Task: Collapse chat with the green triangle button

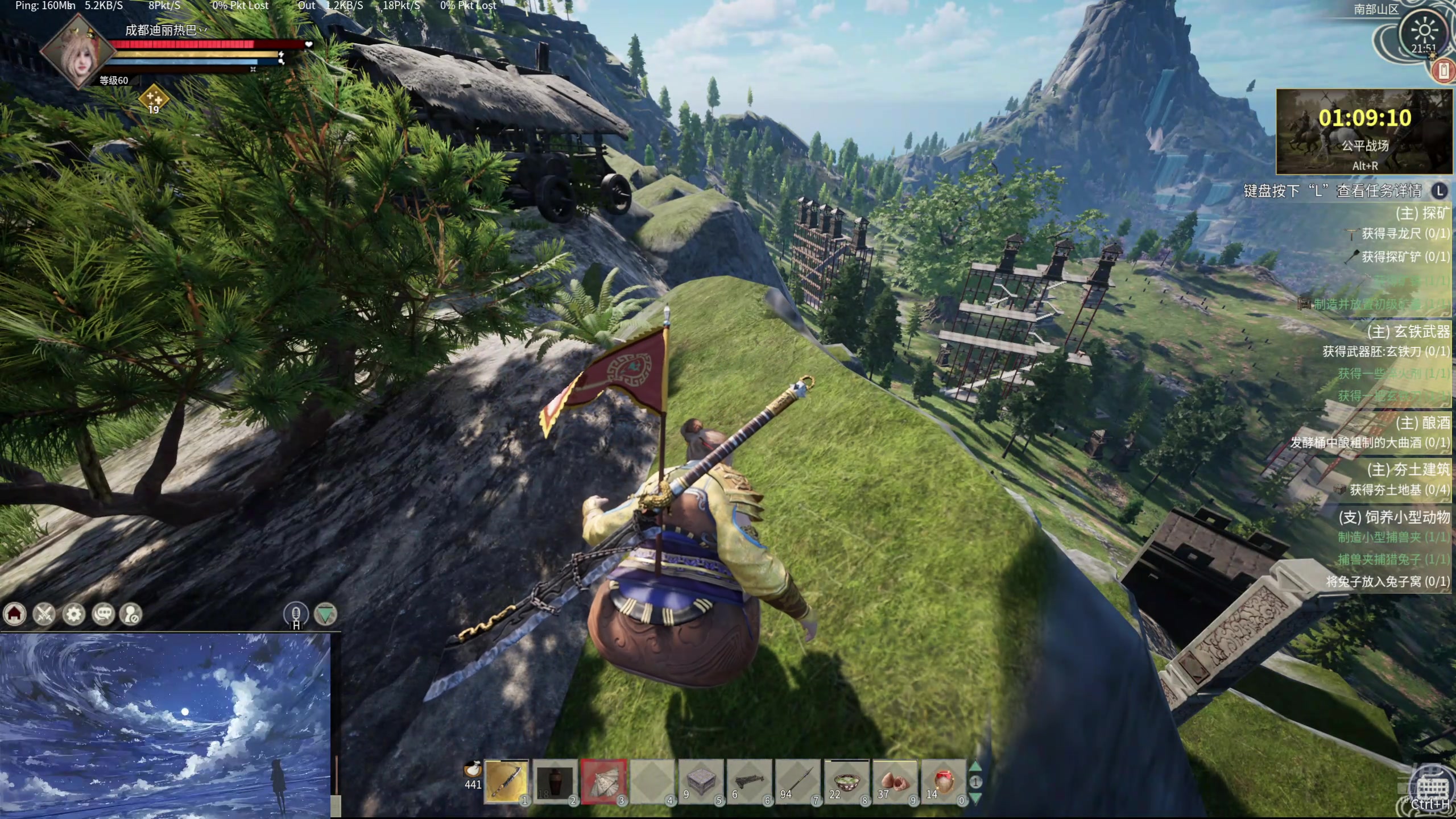Action: 325,614
